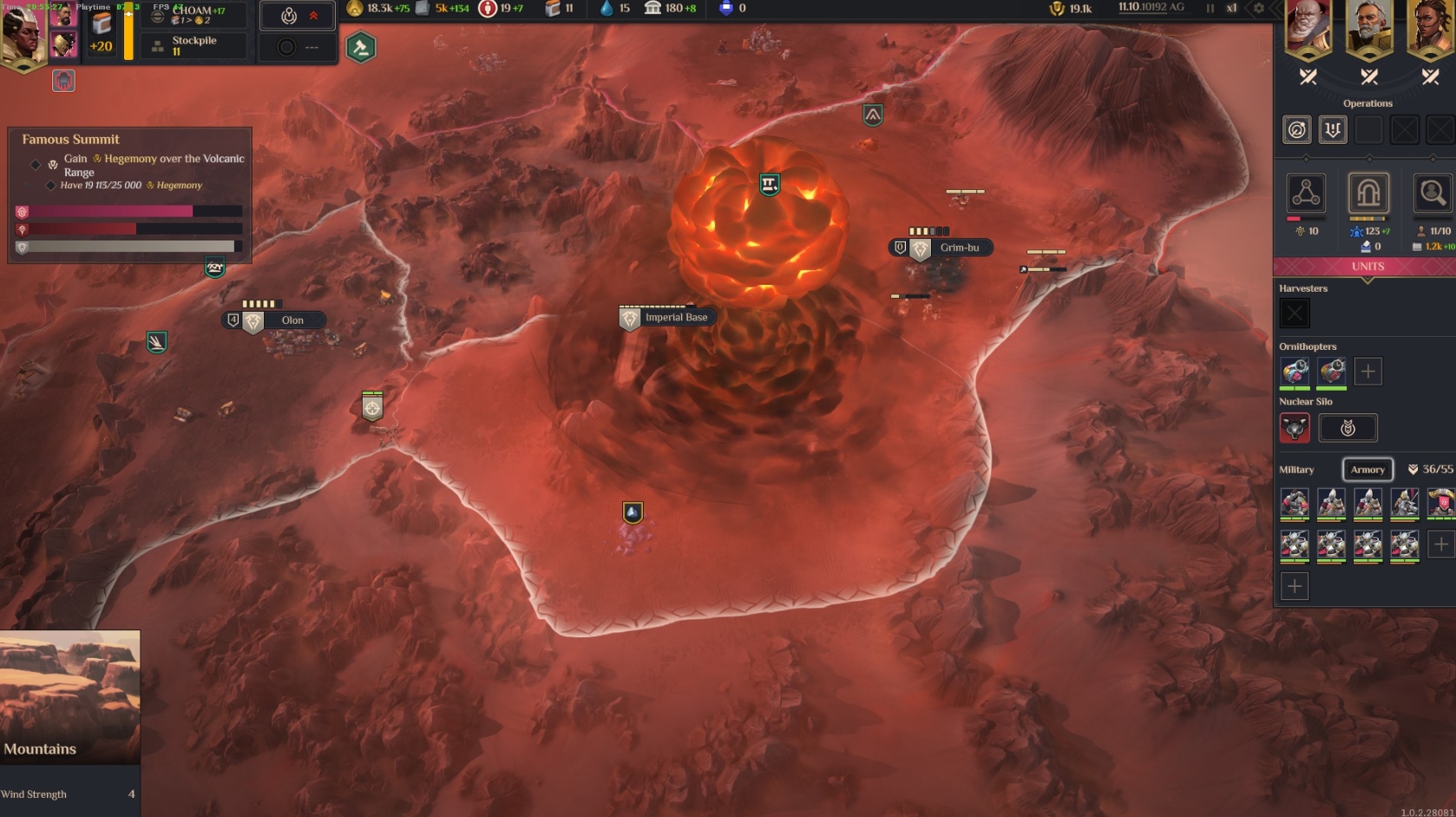Collapse the panel with the red double chevrons

(x=314, y=15)
